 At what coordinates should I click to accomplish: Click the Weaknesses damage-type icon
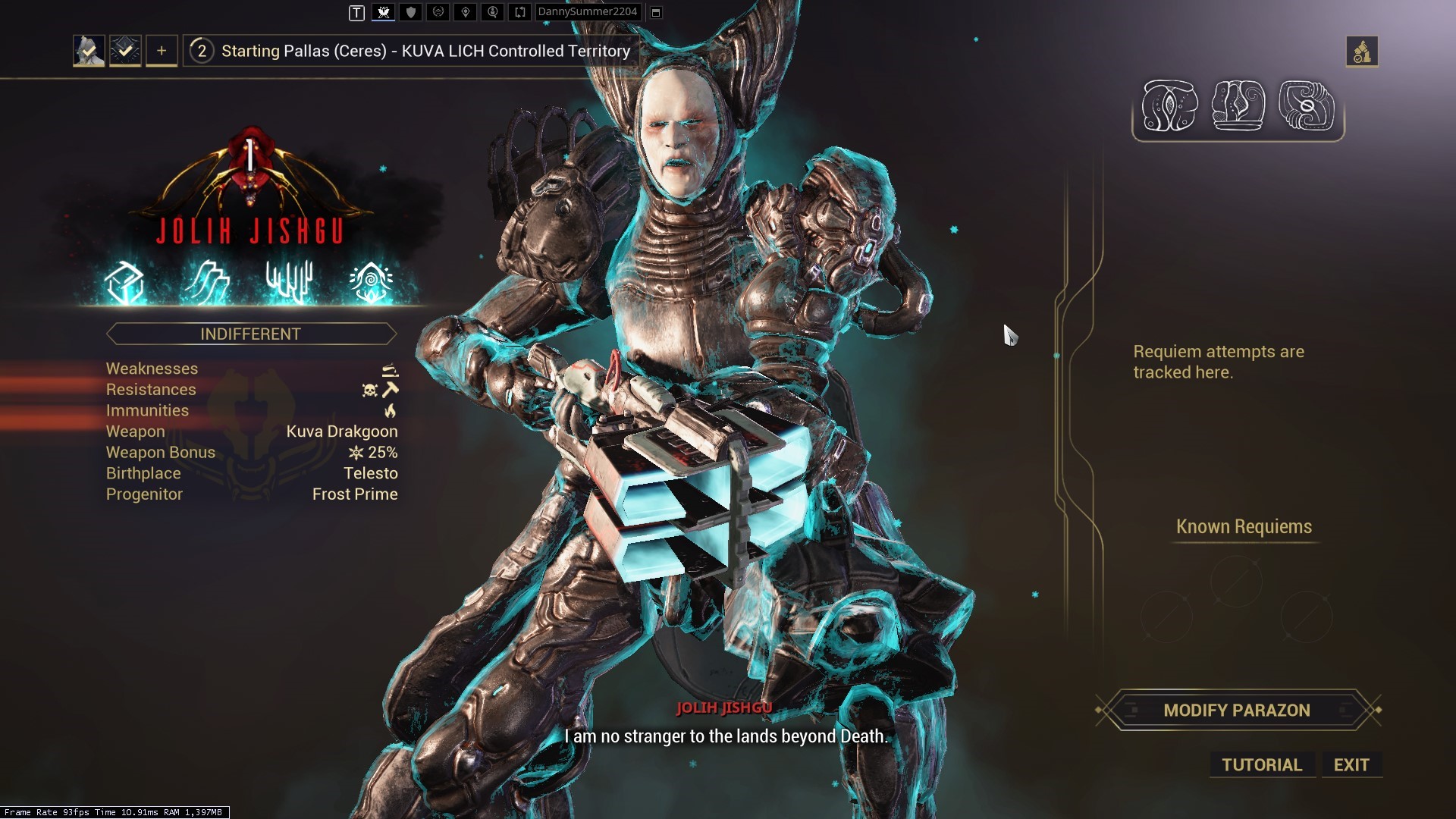pyautogui.click(x=390, y=369)
